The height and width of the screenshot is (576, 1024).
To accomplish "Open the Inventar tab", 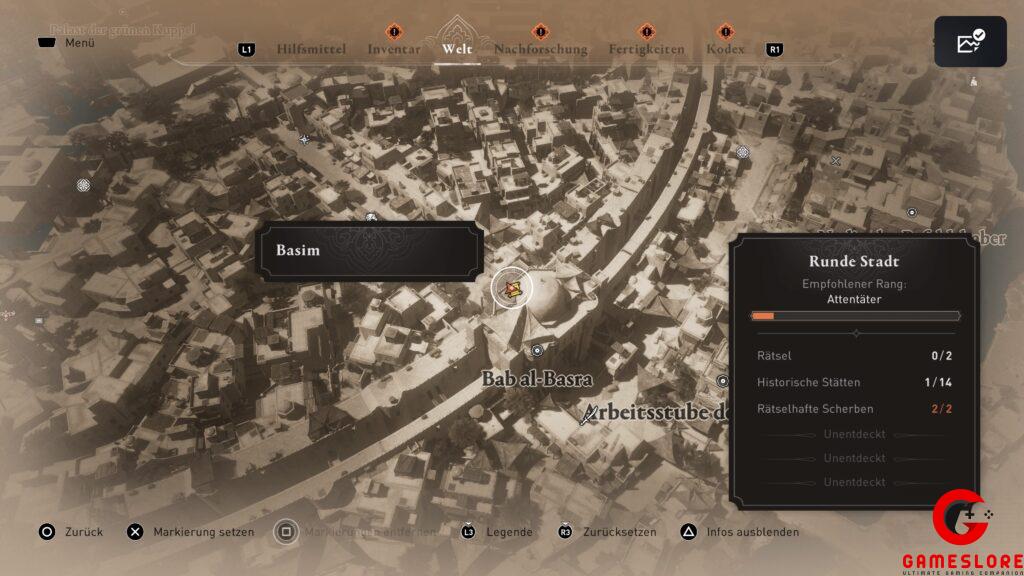I will pyautogui.click(x=393, y=49).
